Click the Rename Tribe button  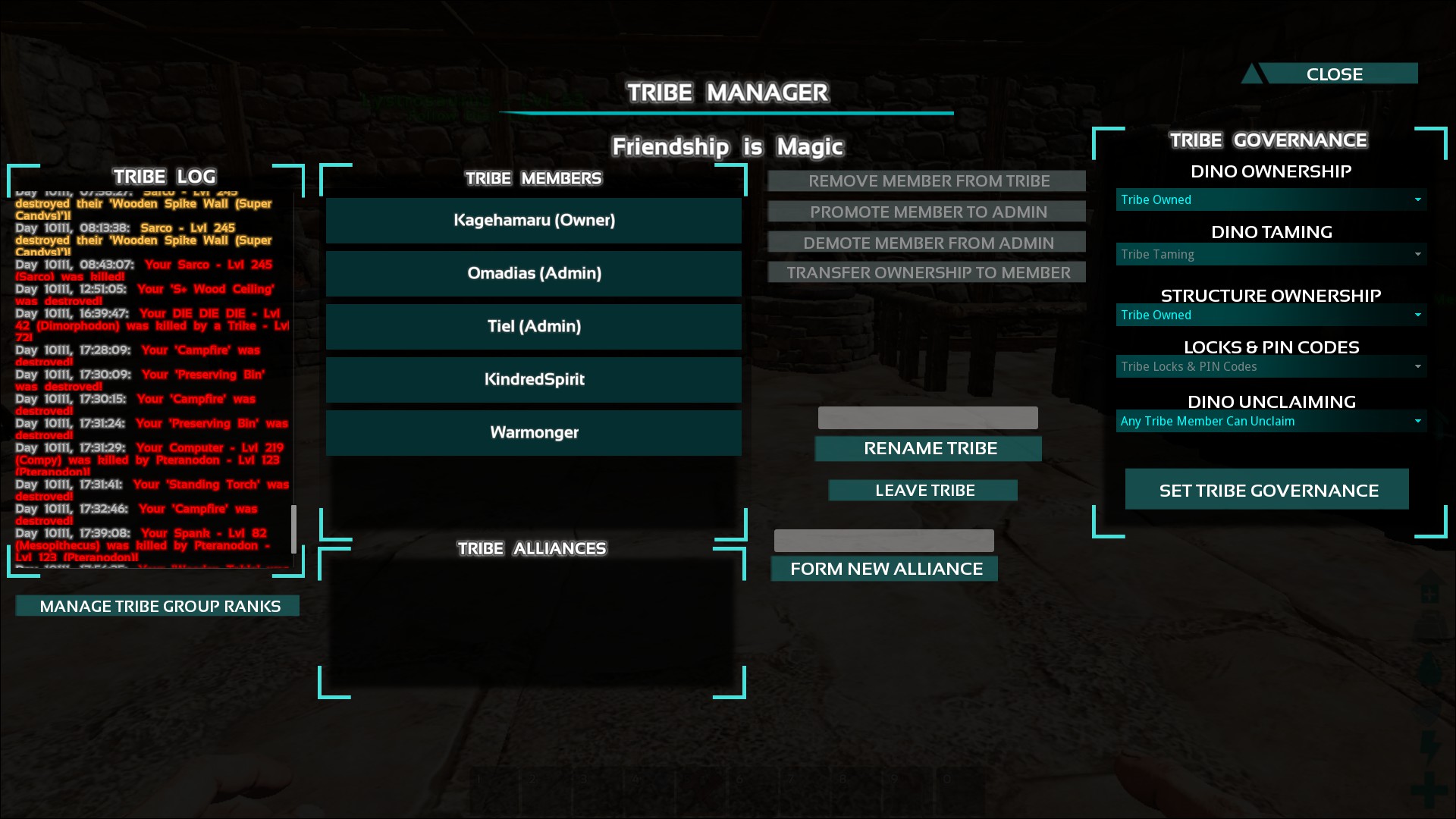[x=928, y=448]
